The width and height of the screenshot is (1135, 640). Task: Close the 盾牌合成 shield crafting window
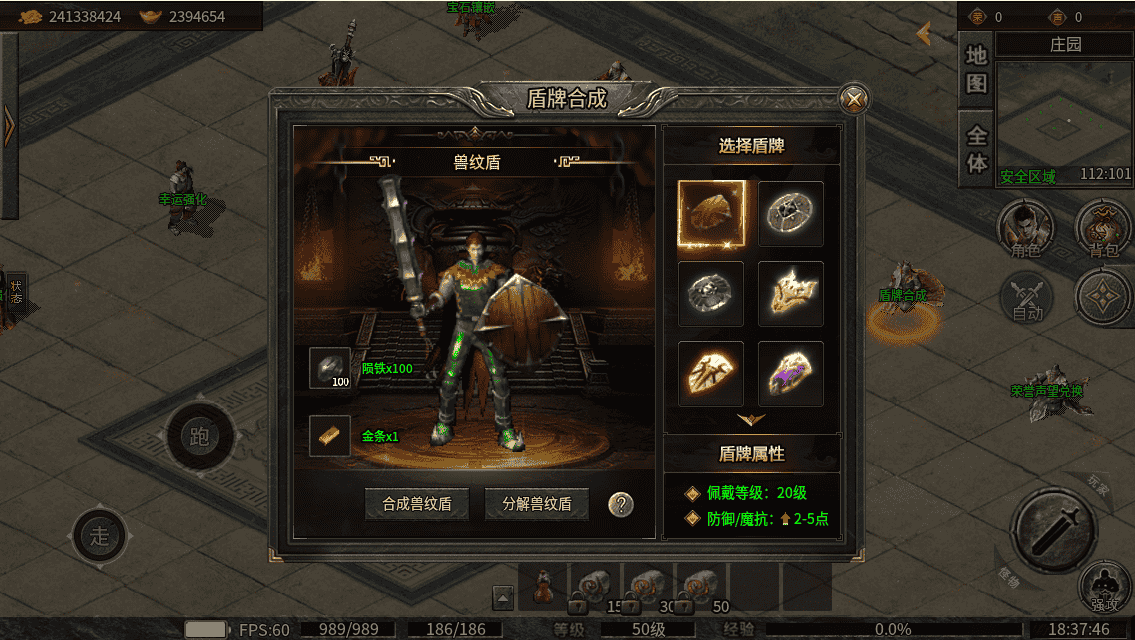(x=853, y=98)
